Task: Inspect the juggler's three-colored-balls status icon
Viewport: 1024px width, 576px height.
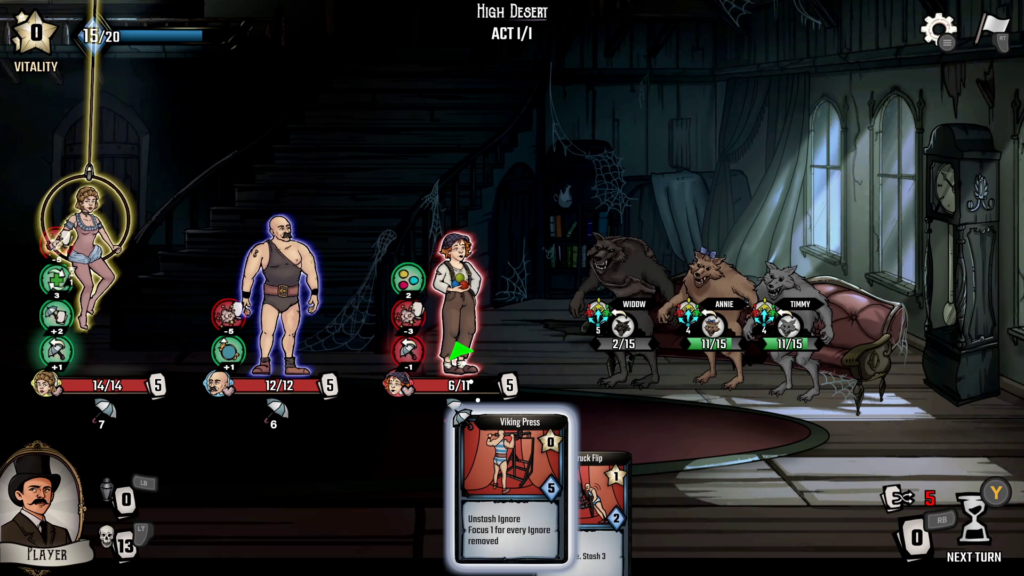Action: point(407,276)
